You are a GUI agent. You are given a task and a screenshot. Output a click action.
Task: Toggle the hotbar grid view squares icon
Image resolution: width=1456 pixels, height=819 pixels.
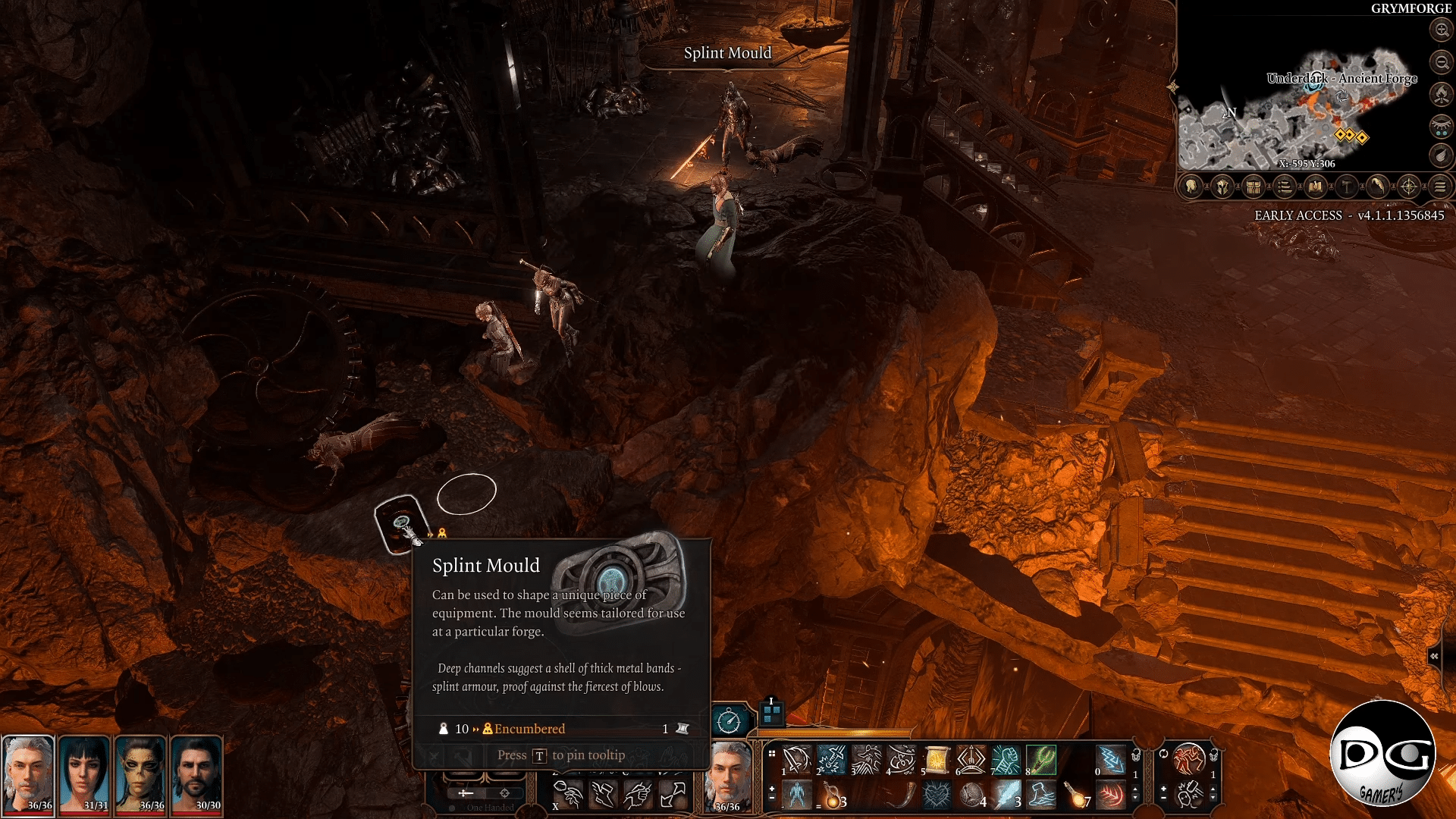771,754
